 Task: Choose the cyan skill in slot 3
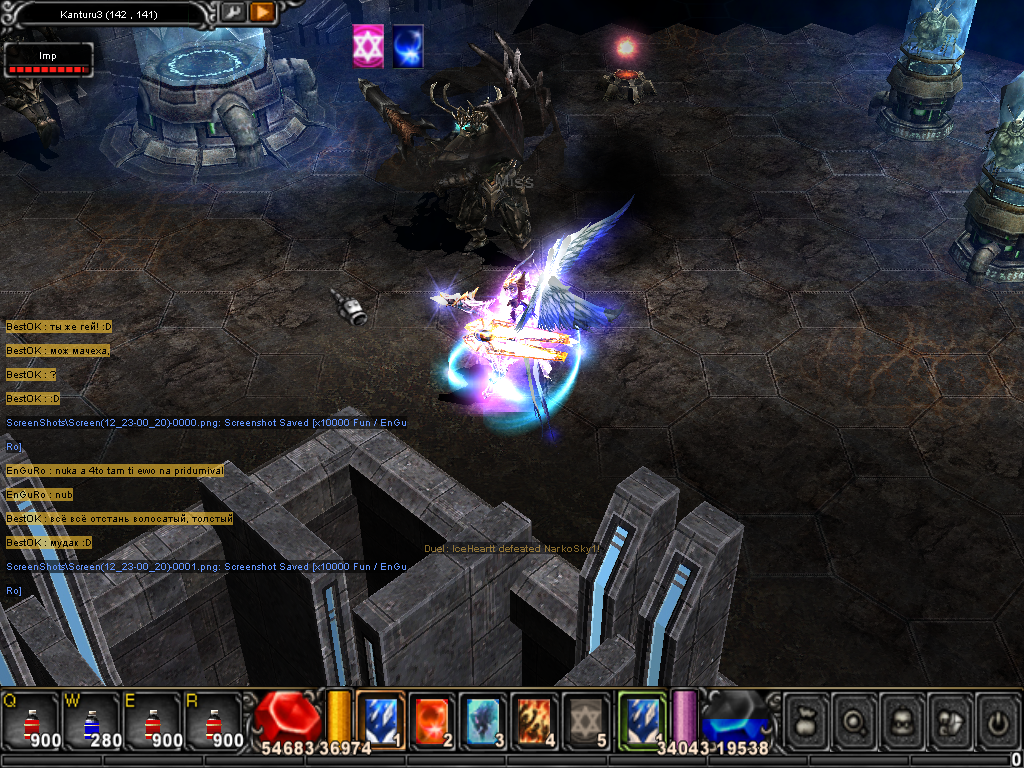coord(484,720)
